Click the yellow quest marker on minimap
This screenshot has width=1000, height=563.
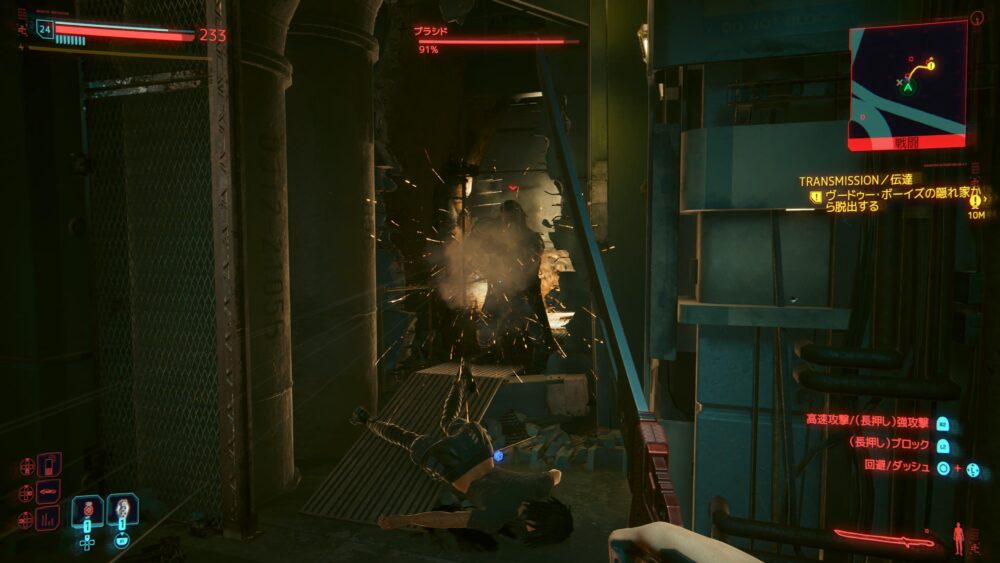point(931,65)
